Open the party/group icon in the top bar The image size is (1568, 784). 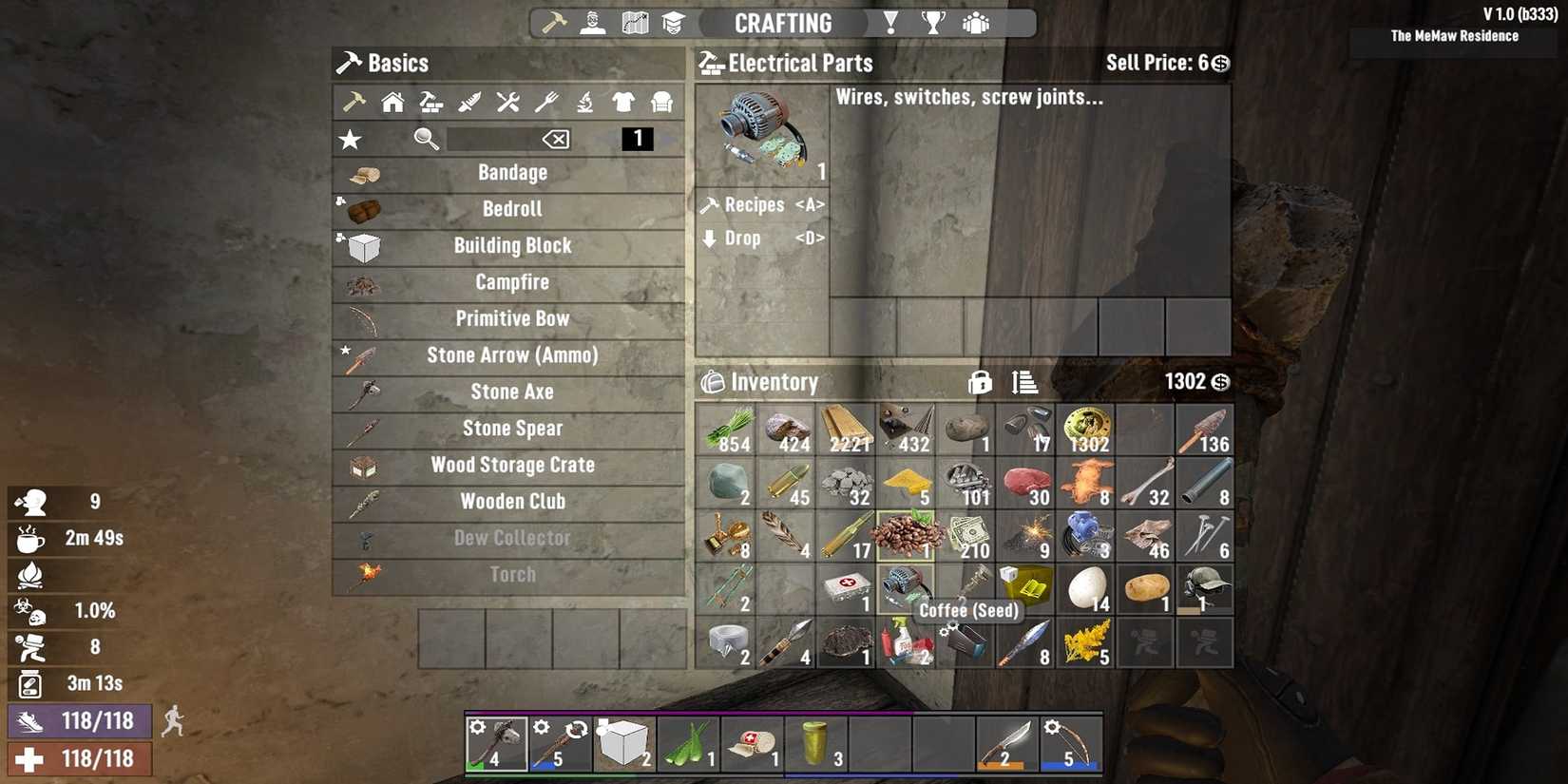coord(975,22)
